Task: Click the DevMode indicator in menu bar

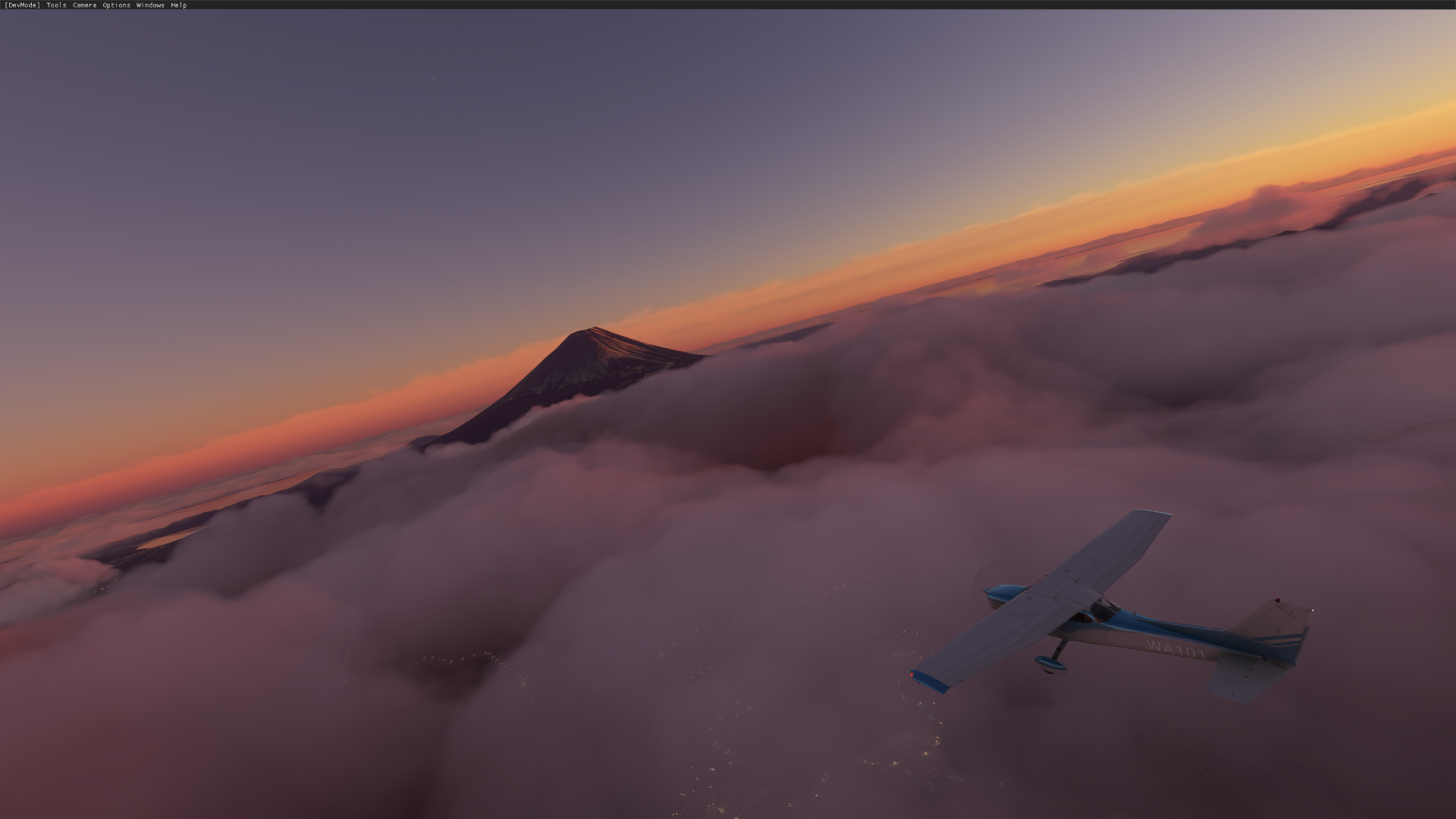Action: (x=21, y=5)
